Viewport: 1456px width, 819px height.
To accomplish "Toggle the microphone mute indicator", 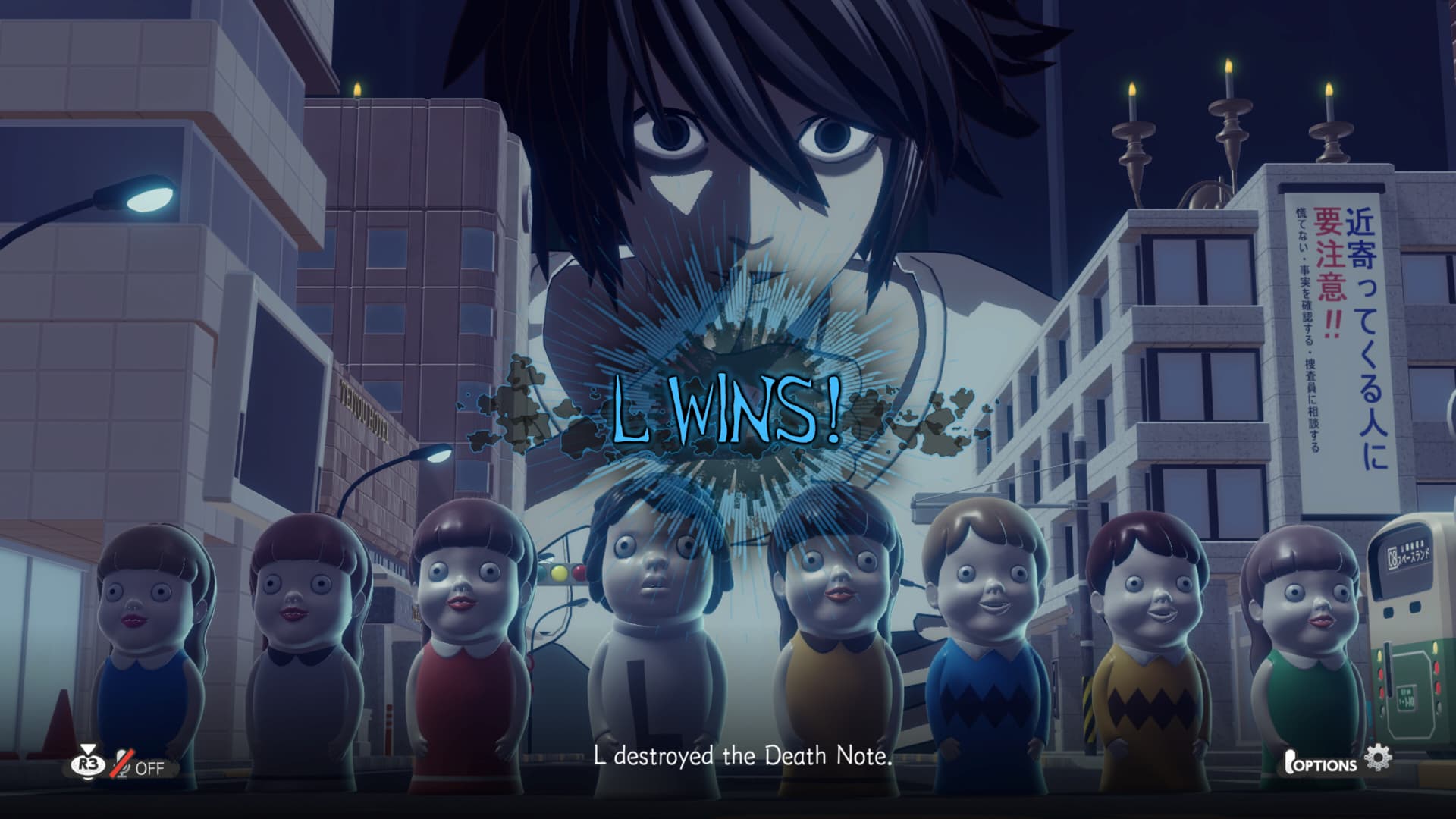I will [124, 764].
